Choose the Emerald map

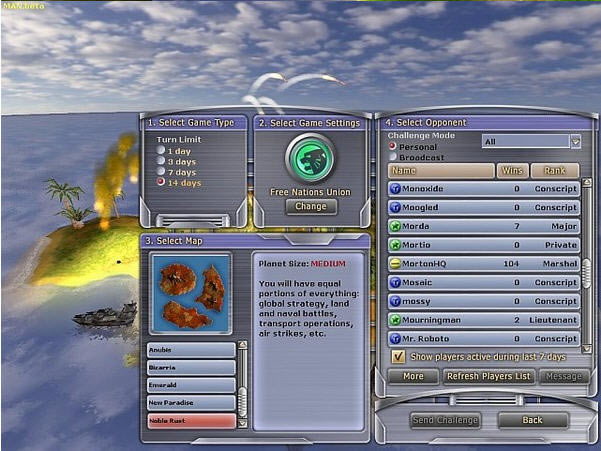pyautogui.click(x=192, y=385)
